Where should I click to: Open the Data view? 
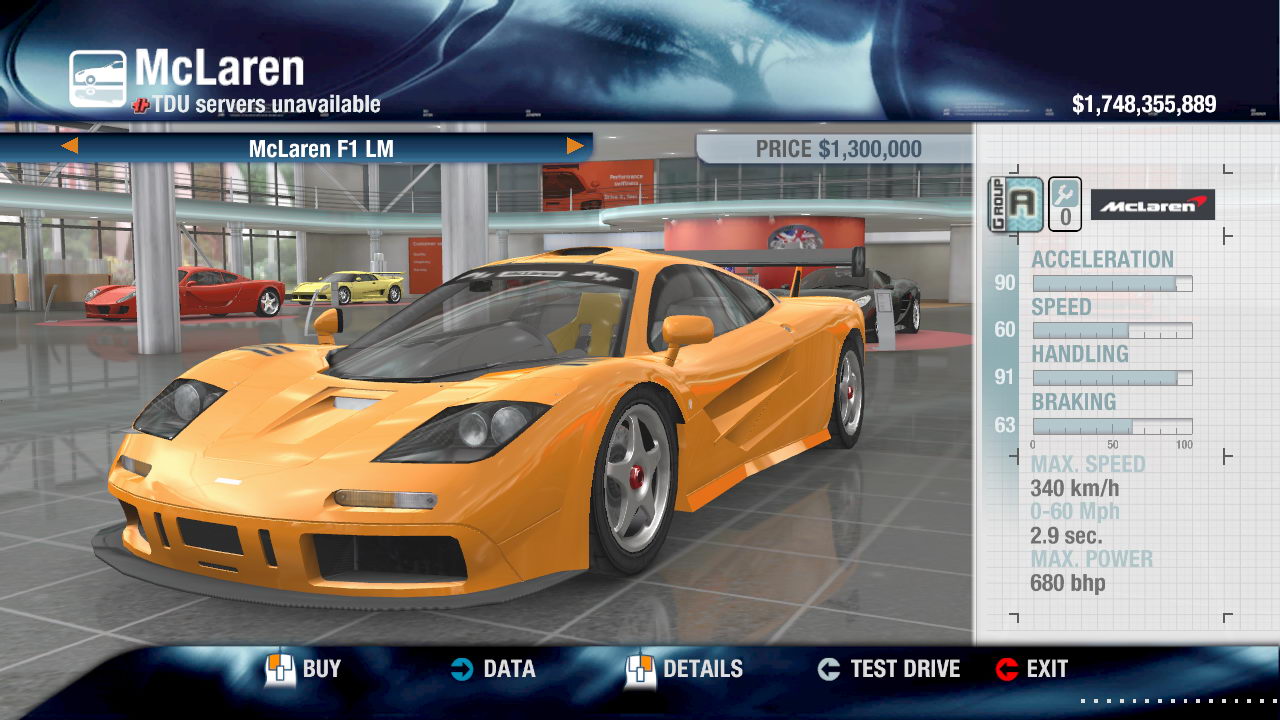click(492, 669)
